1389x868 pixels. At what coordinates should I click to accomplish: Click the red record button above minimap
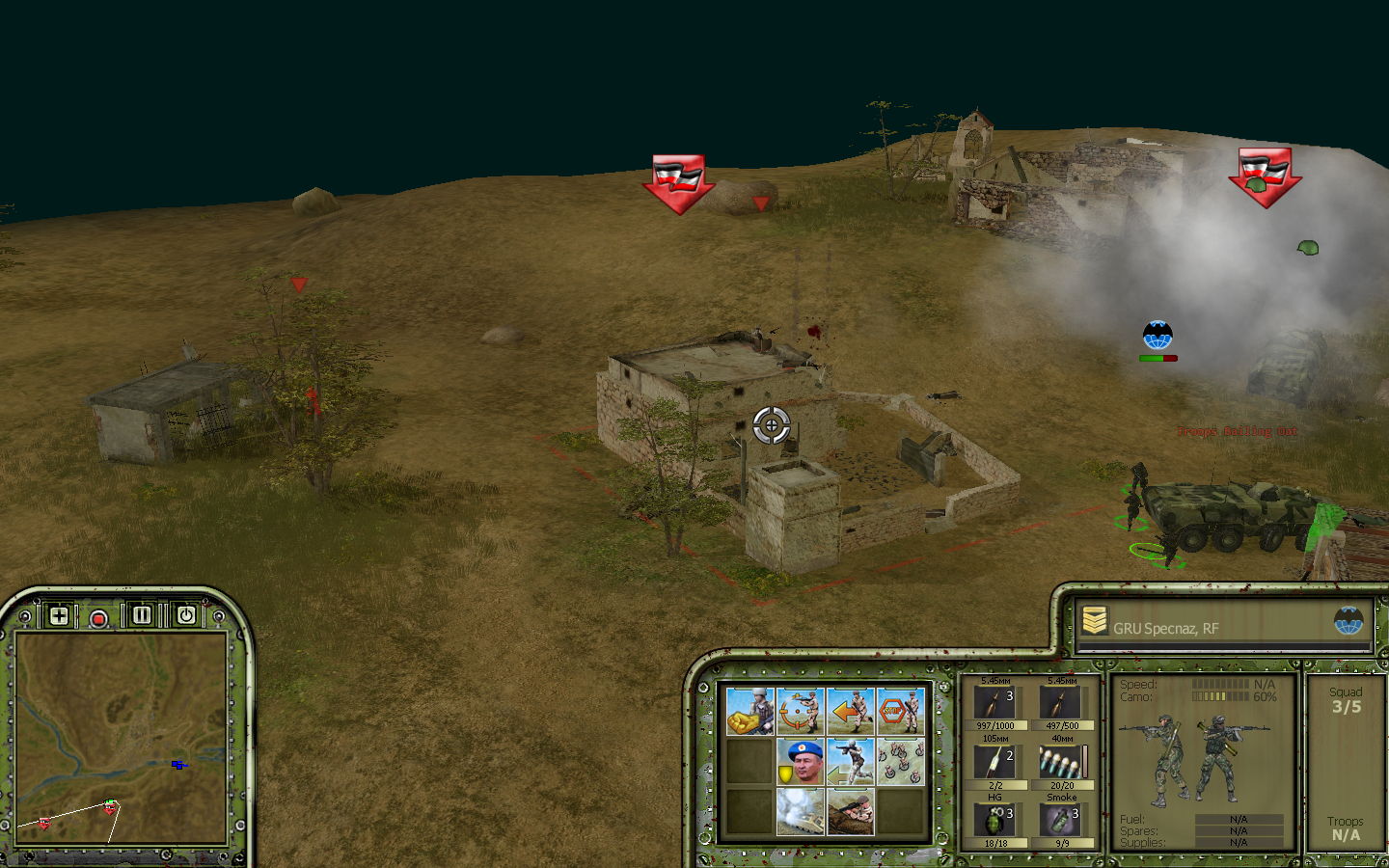coord(98,618)
